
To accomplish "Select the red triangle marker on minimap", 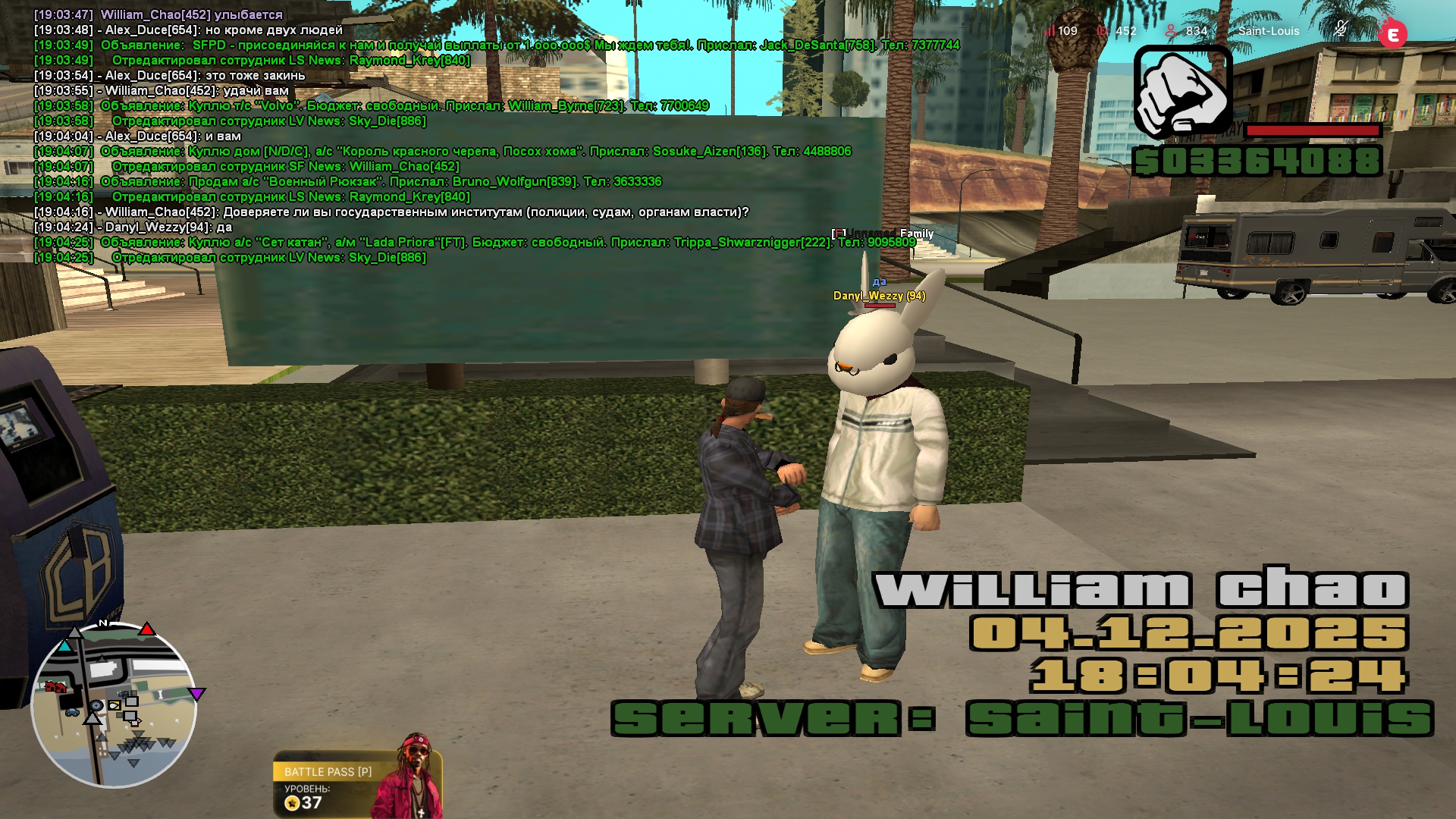I will (147, 629).
